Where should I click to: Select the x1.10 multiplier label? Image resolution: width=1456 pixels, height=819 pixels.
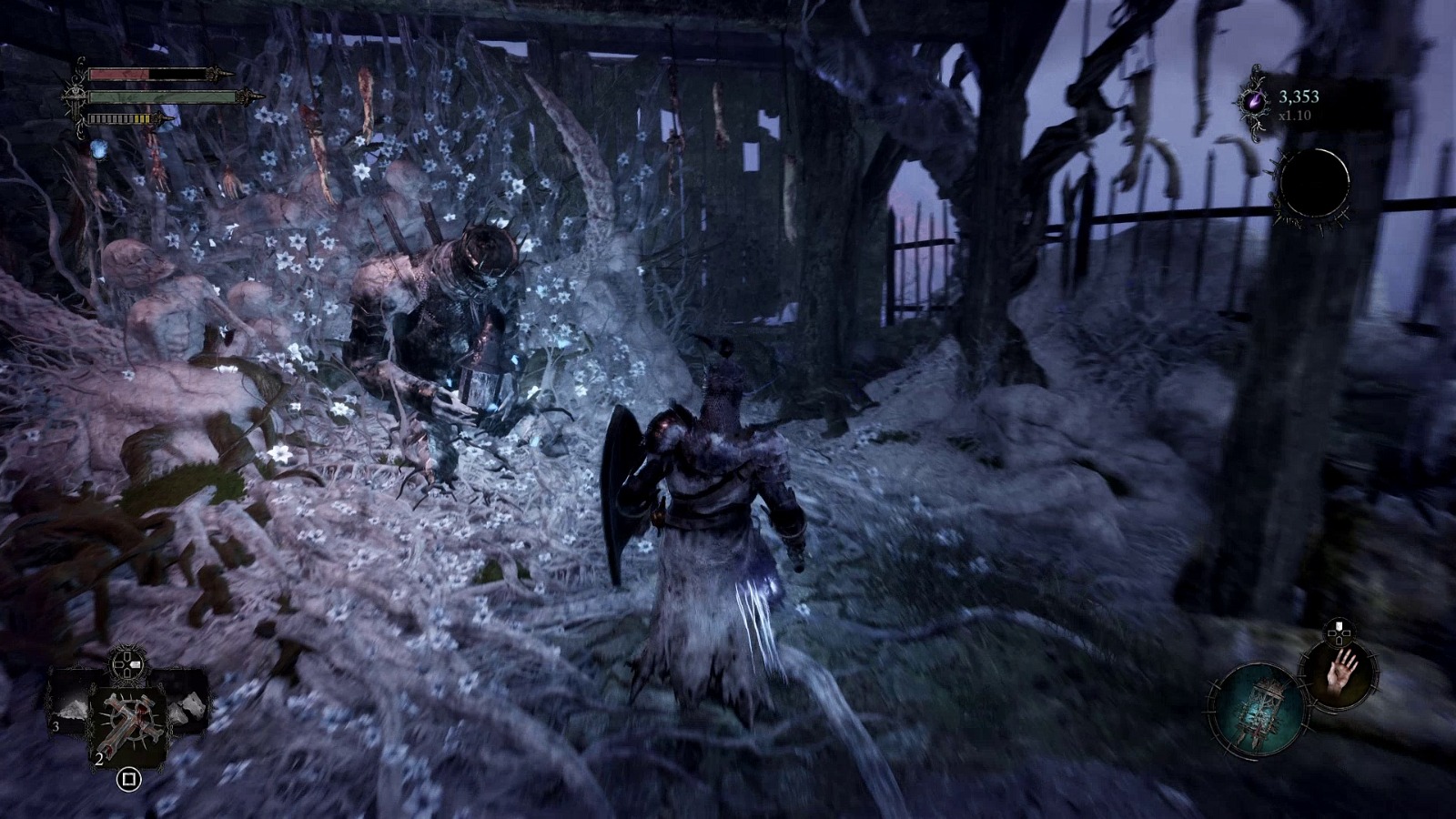point(1292,115)
